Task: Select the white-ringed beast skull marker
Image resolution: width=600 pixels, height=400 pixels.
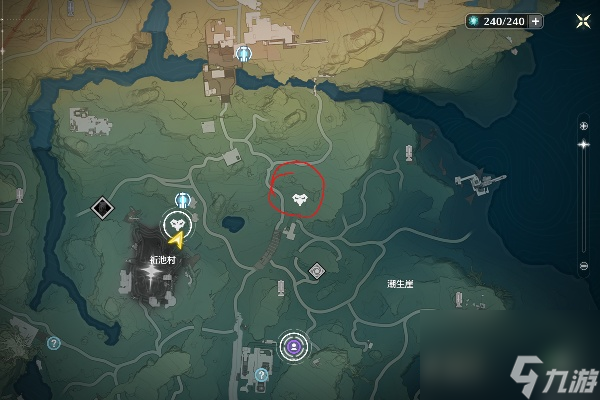Action: pyautogui.click(x=179, y=224)
